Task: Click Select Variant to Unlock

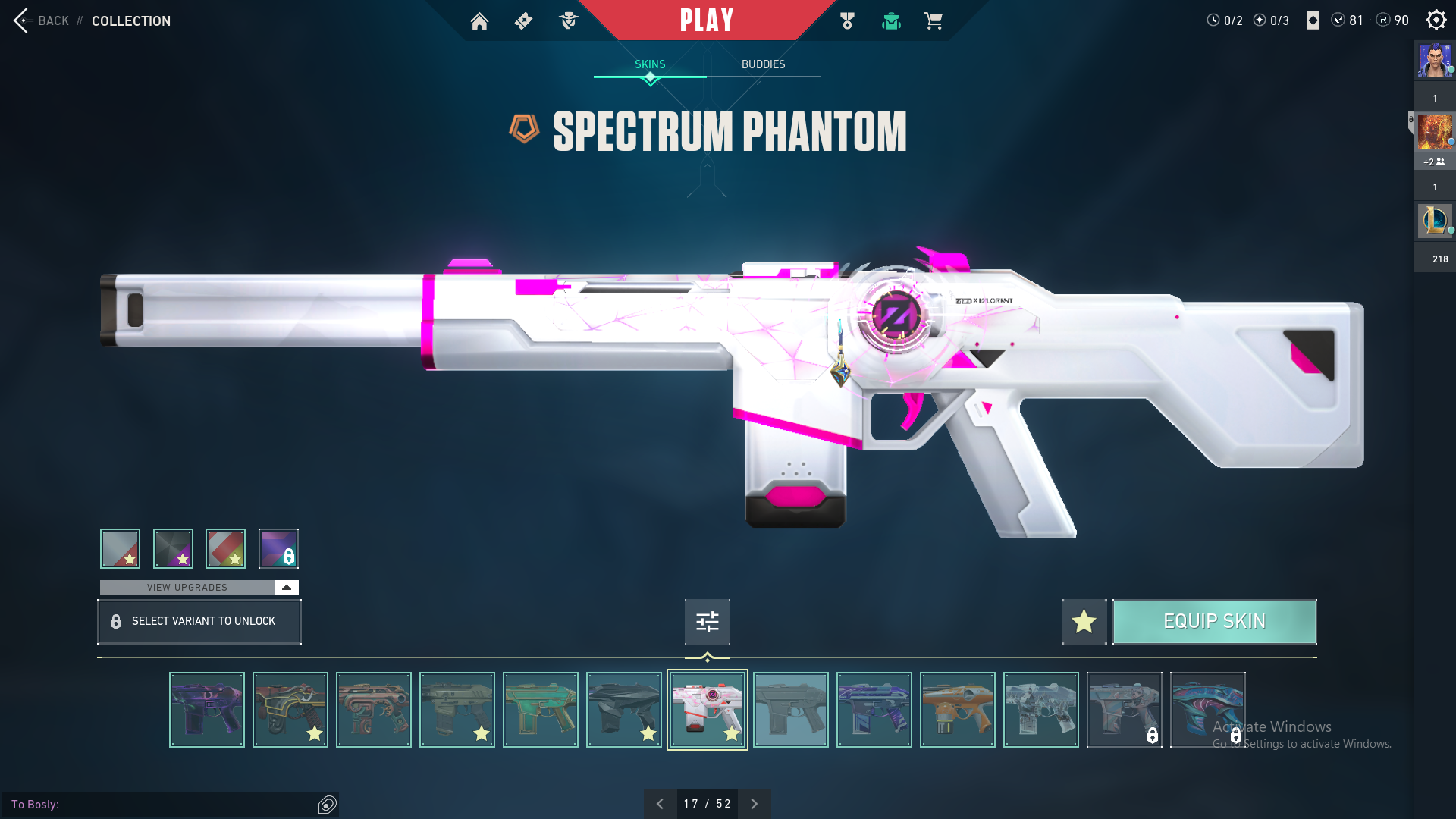Action: pyautogui.click(x=199, y=622)
